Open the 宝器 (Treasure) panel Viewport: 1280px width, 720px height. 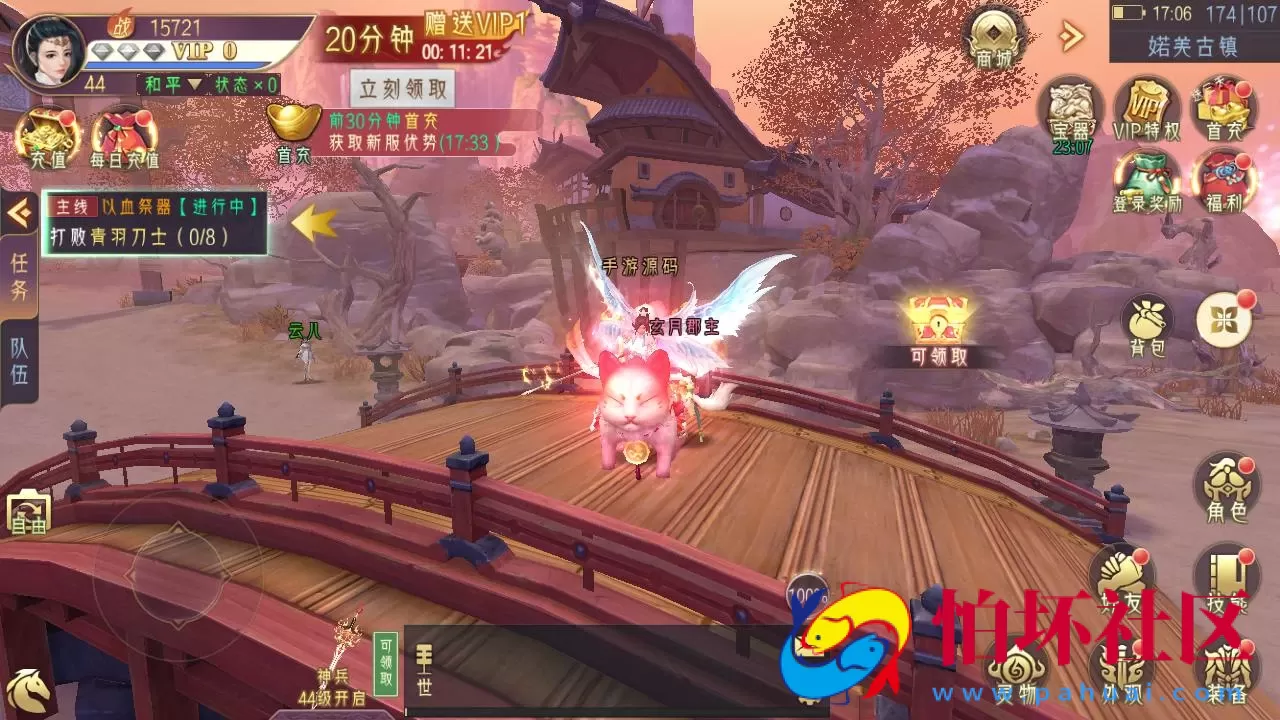(1071, 112)
